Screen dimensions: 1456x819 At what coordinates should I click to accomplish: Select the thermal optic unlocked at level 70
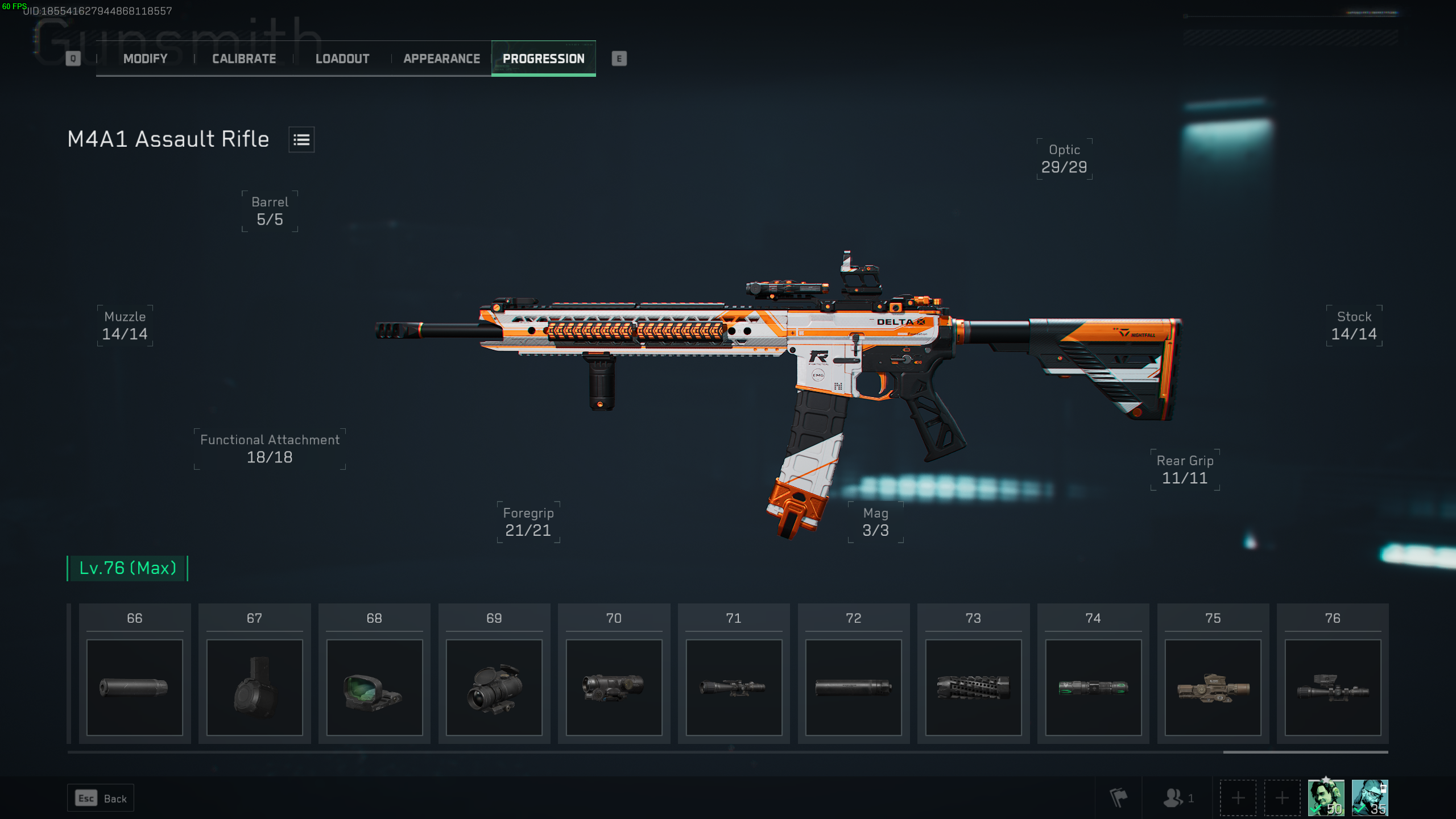coord(614,686)
